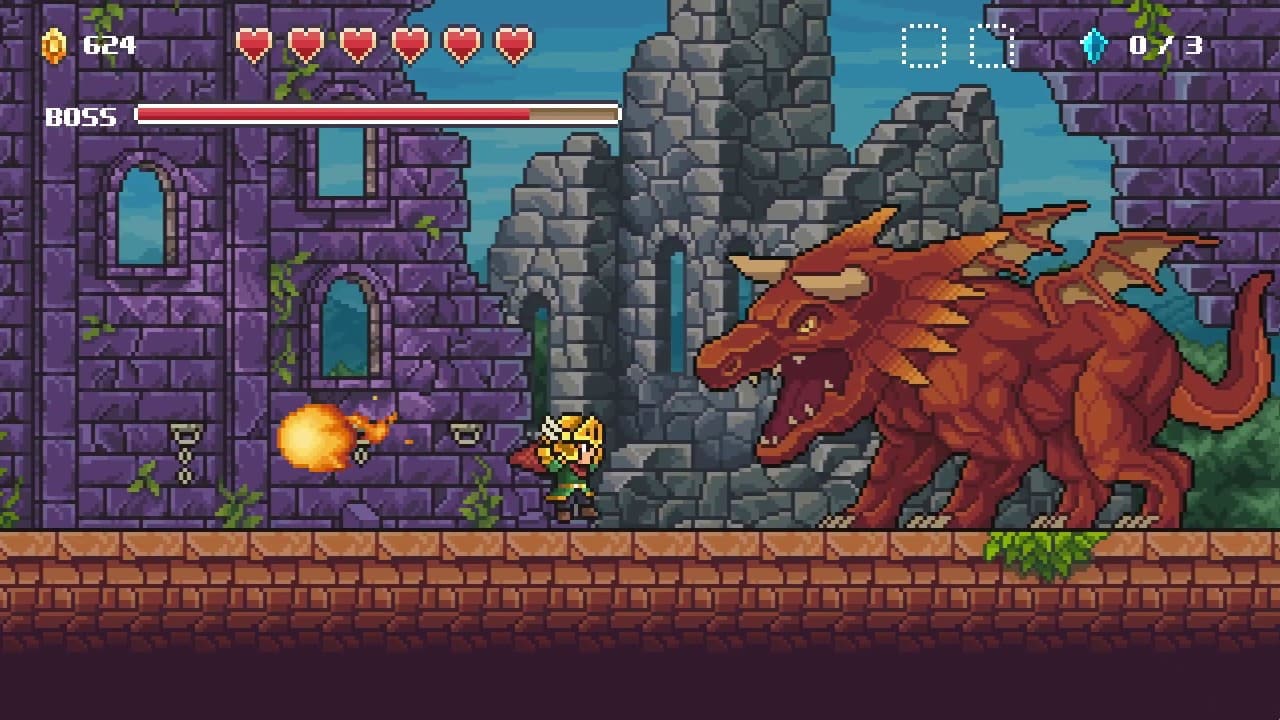Click the gold coin icon in the counter
The image size is (1280, 720).
[53, 43]
